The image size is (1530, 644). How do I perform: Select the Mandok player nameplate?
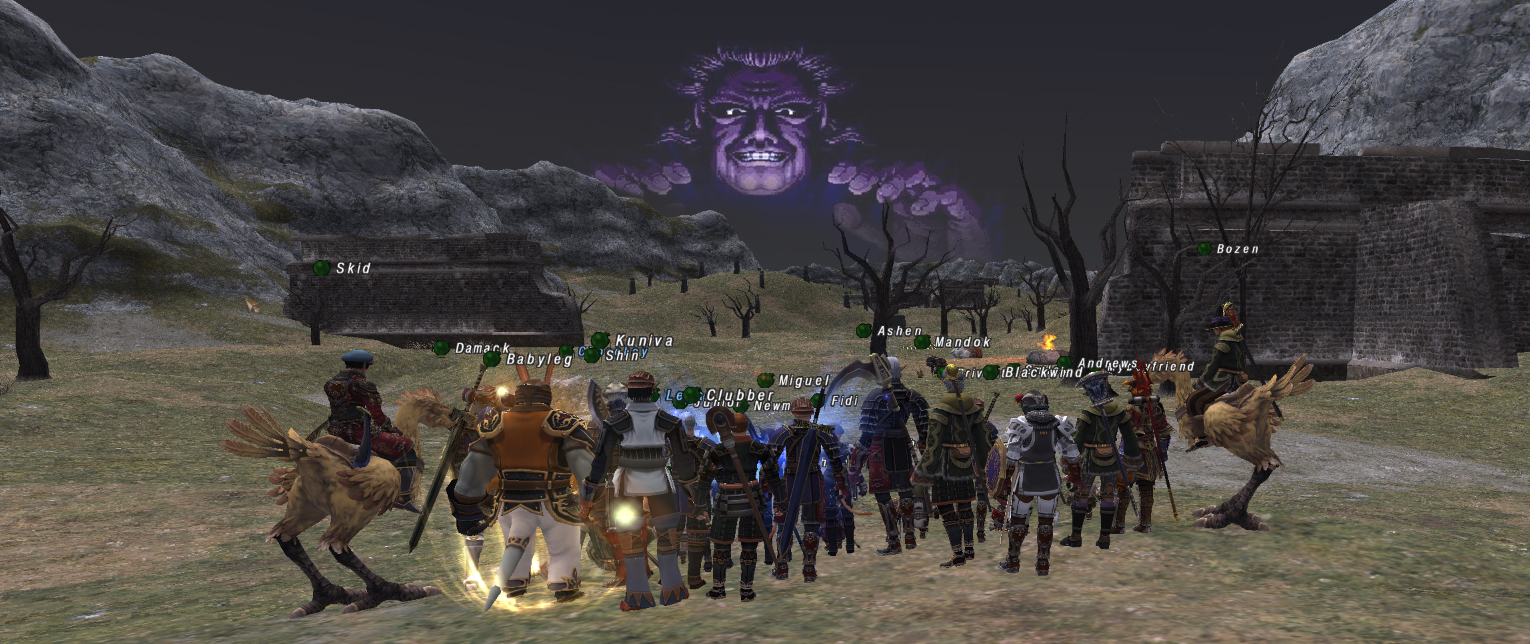[962, 342]
